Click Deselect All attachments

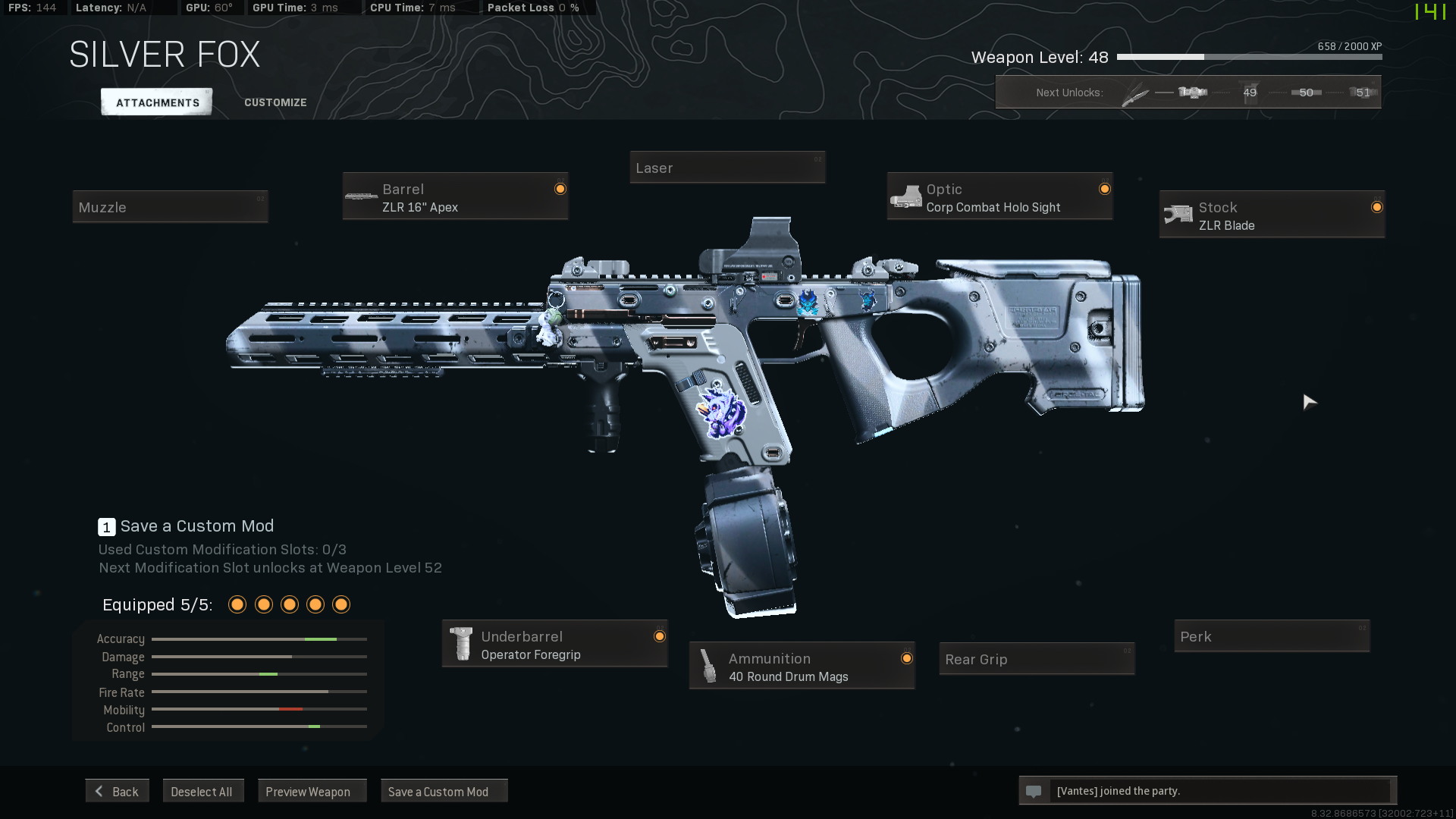click(x=202, y=791)
